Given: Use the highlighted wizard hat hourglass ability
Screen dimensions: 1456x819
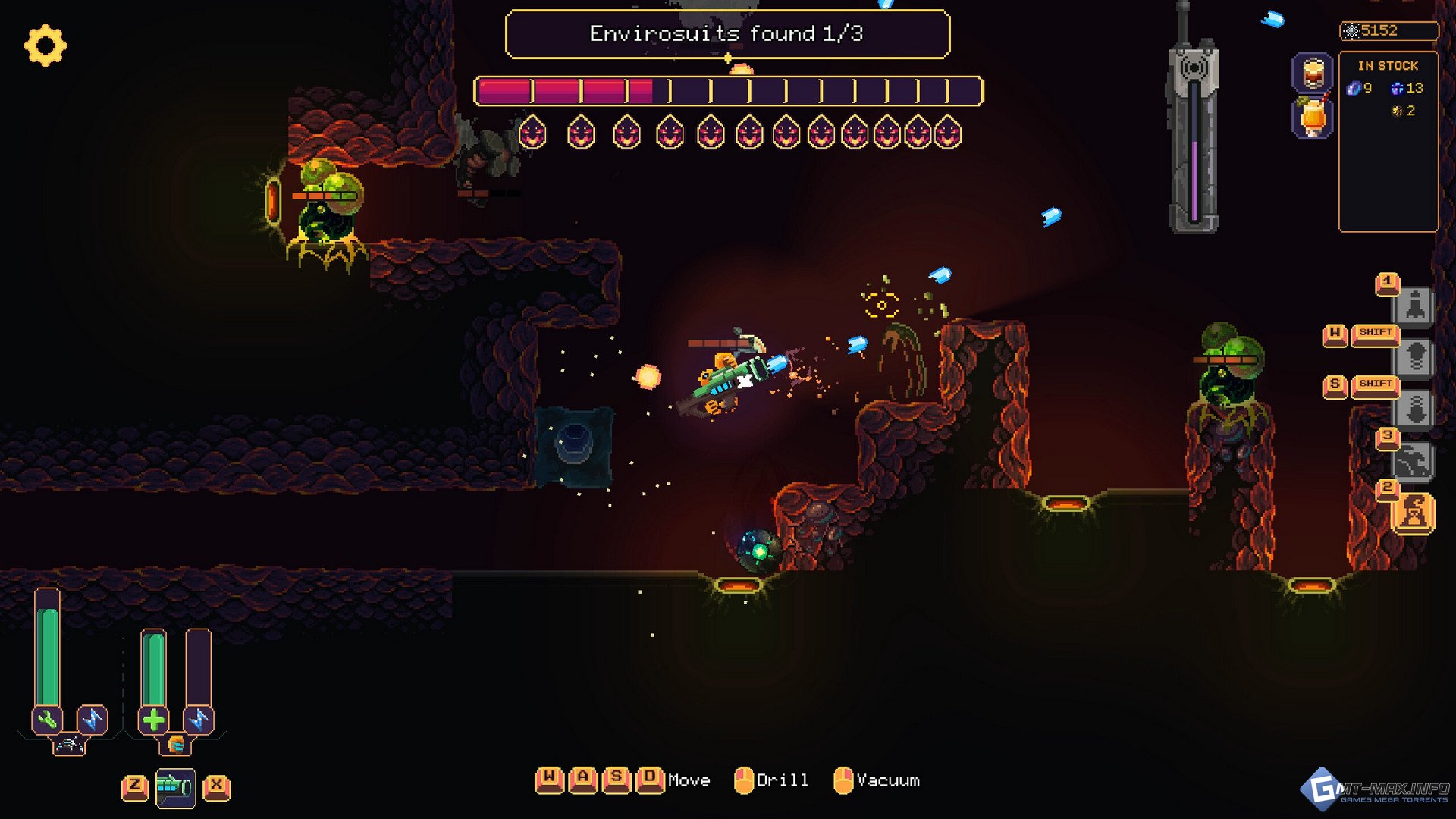Looking at the screenshot, I should 1415,513.
